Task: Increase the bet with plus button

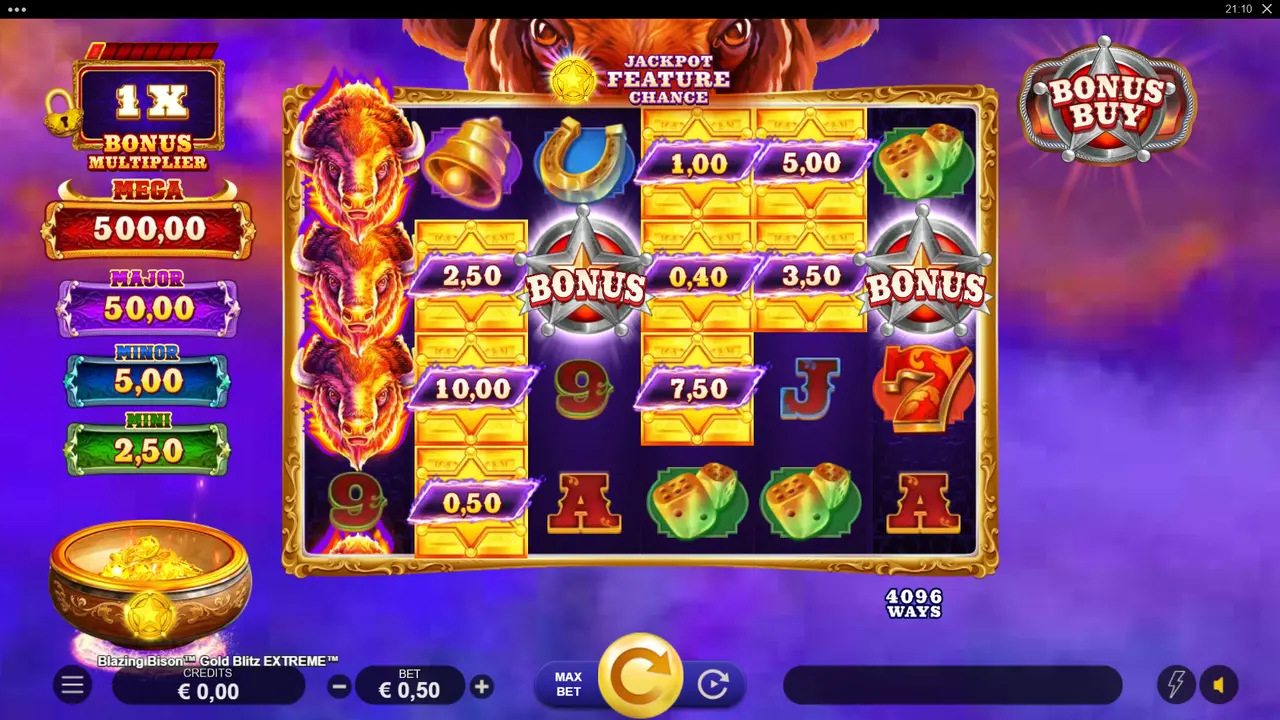Action: [481, 686]
